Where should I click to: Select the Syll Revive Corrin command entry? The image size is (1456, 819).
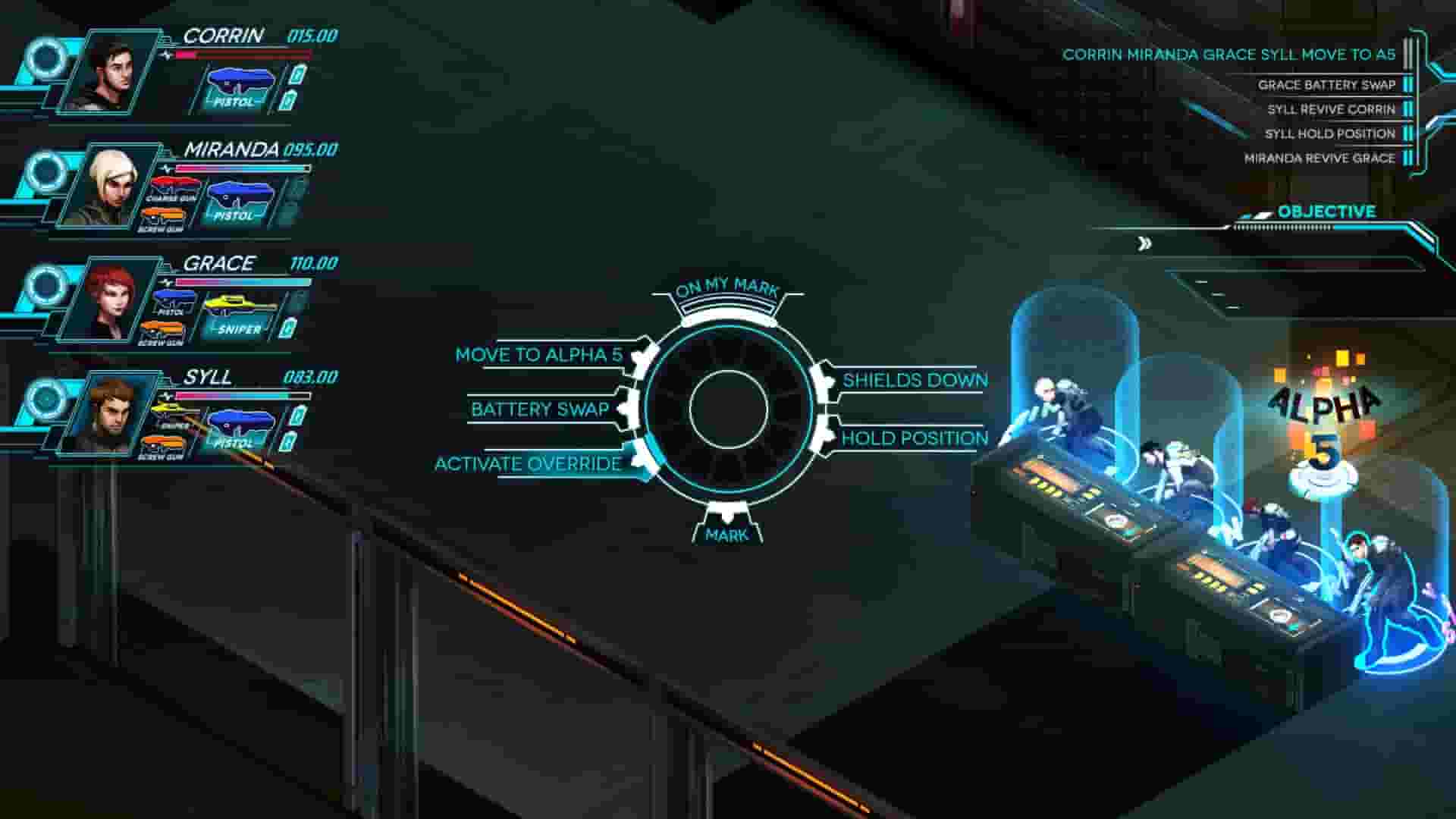pyautogui.click(x=1332, y=109)
